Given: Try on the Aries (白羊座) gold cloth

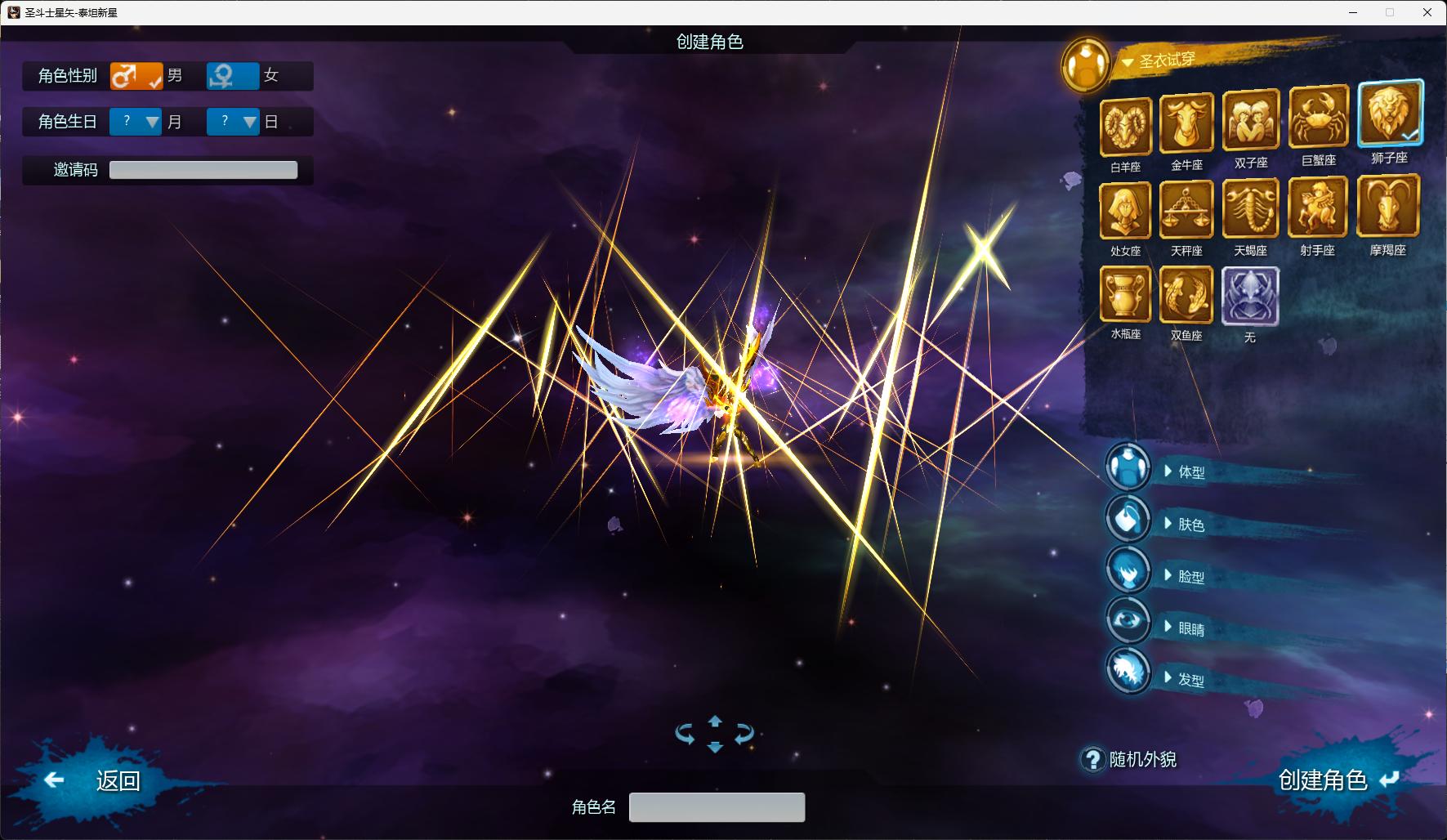Looking at the screenshot, I should pos(1125,127).
